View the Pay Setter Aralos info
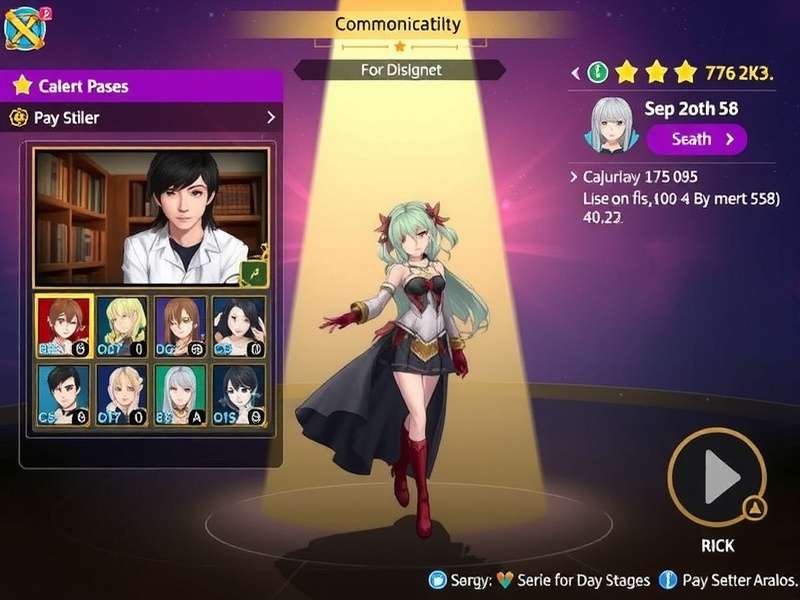This screenshot has height=600, width=800. (x=730, y=580)
